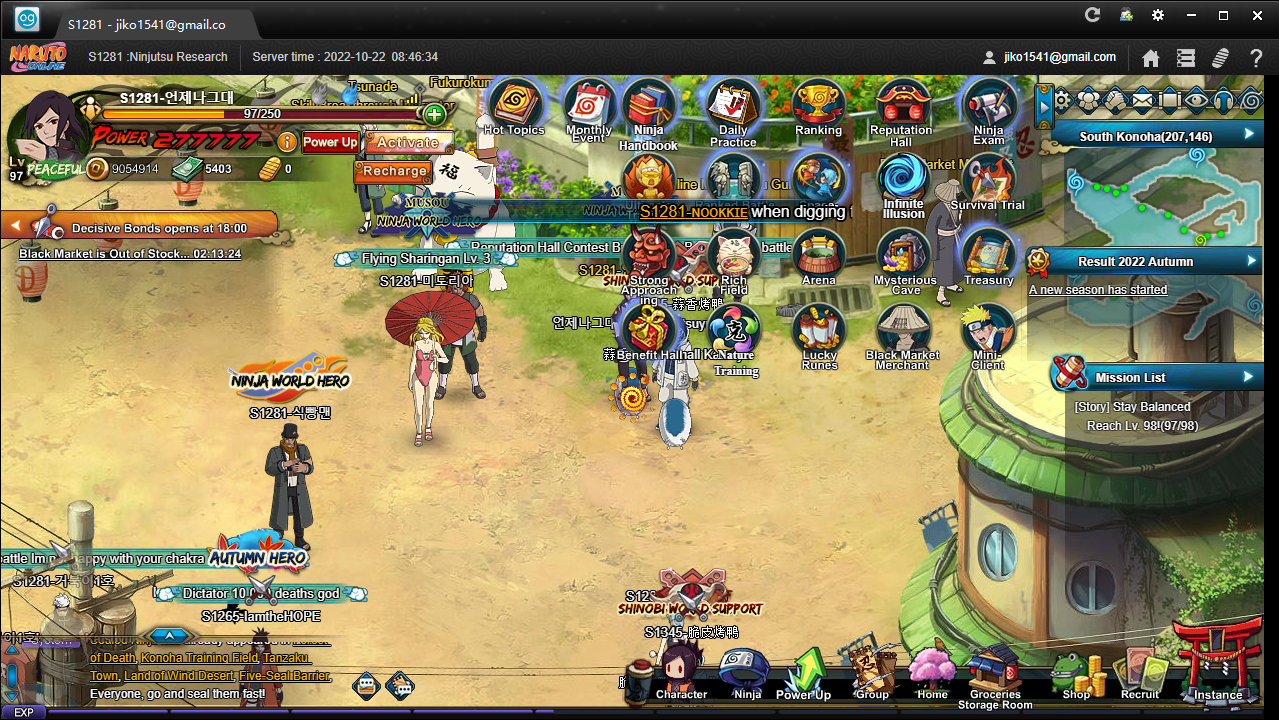Visit the Black Market Merchant
The image size is (1279, 720).
pyautogui.click(x=902, y=331)
